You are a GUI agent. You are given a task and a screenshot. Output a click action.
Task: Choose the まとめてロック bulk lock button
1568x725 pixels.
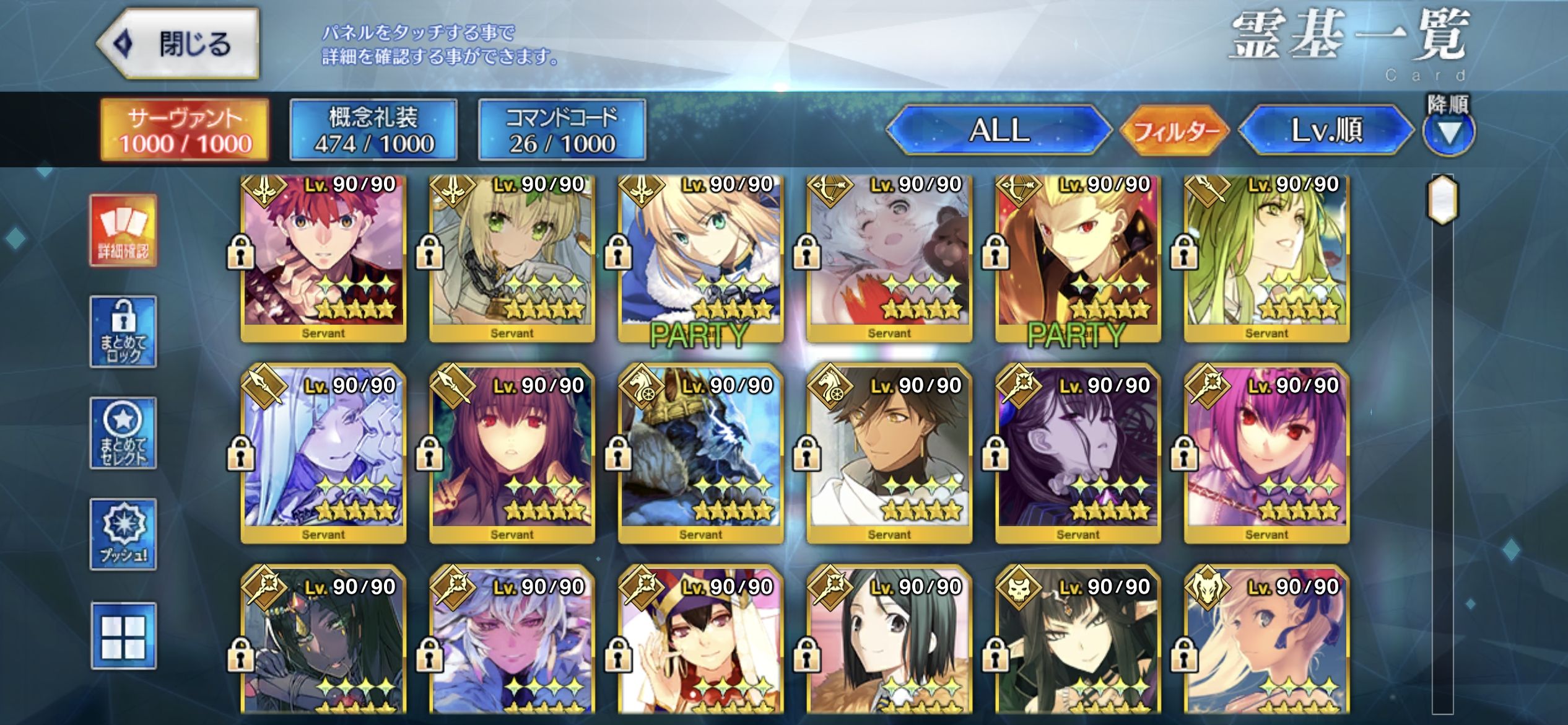123,332
